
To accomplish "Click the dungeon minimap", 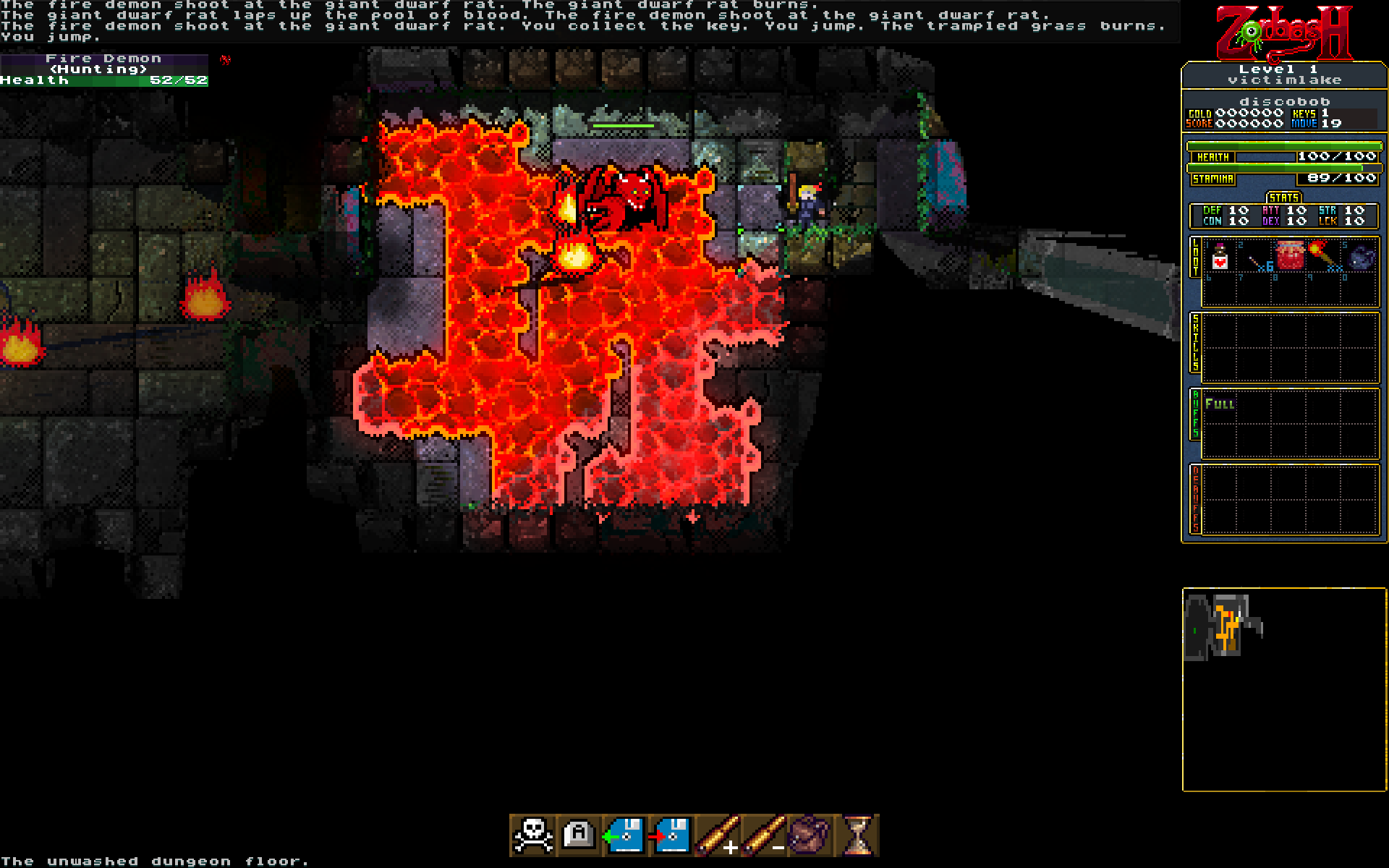I will pos(1284,689).
